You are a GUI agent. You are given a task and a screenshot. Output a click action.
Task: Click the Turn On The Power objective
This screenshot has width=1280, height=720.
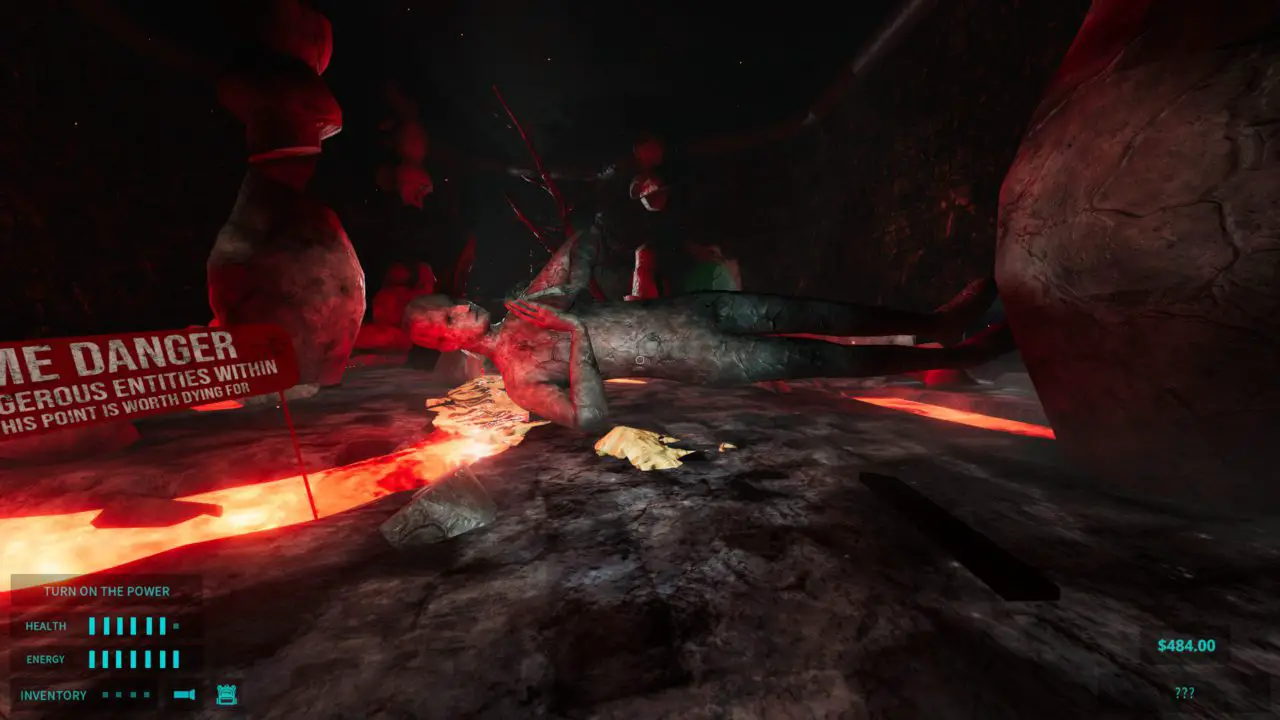pos(107,591)
